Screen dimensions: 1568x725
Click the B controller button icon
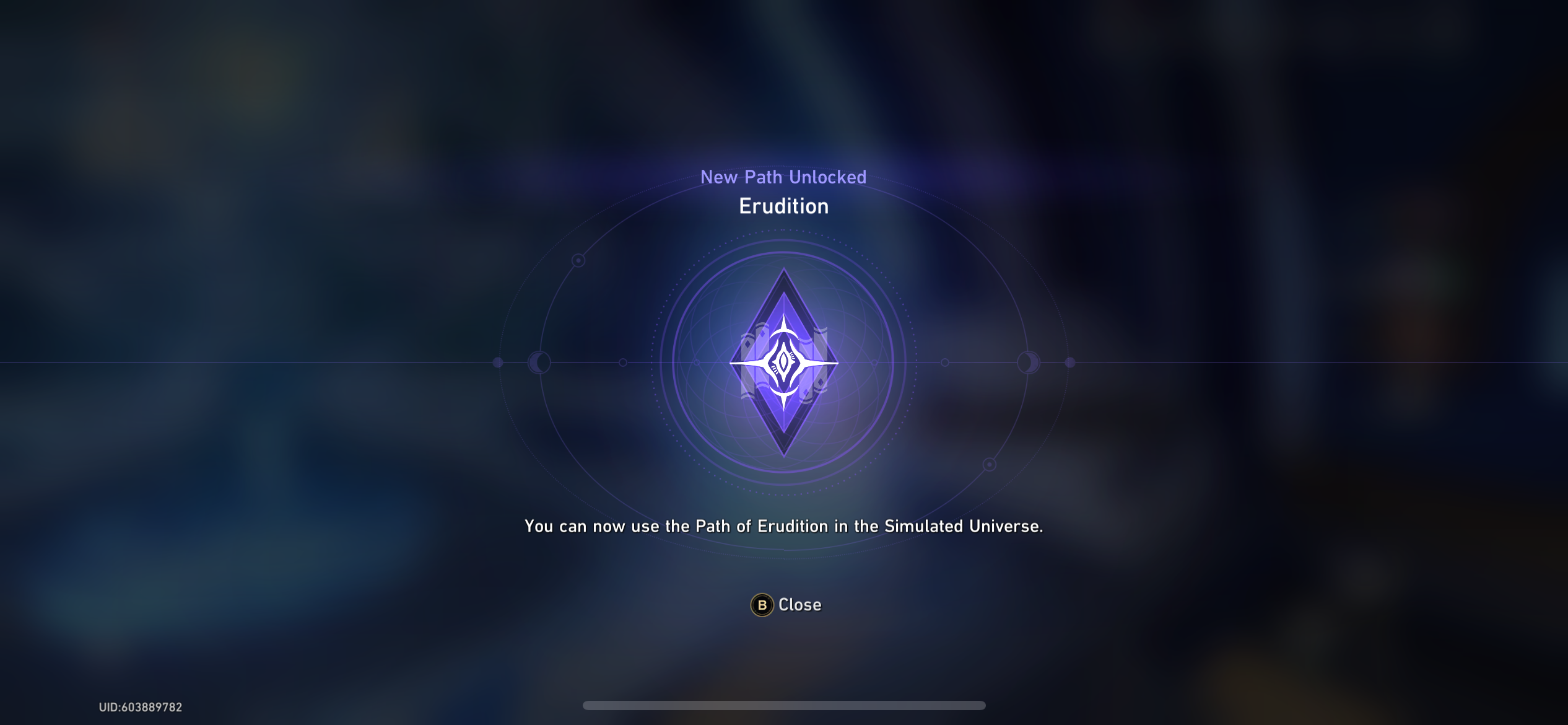763,605
